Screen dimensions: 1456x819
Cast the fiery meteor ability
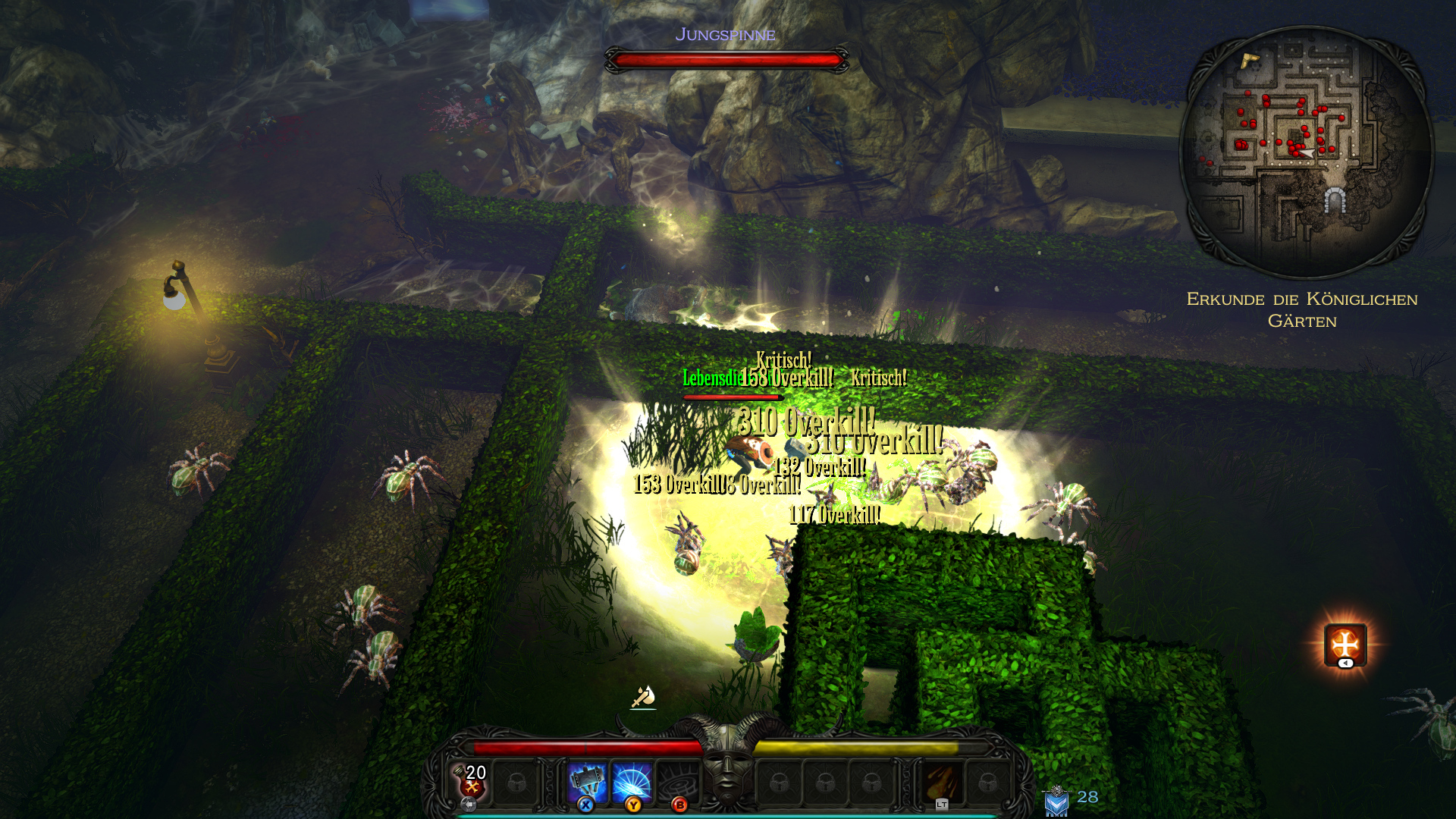coord(942,782)
